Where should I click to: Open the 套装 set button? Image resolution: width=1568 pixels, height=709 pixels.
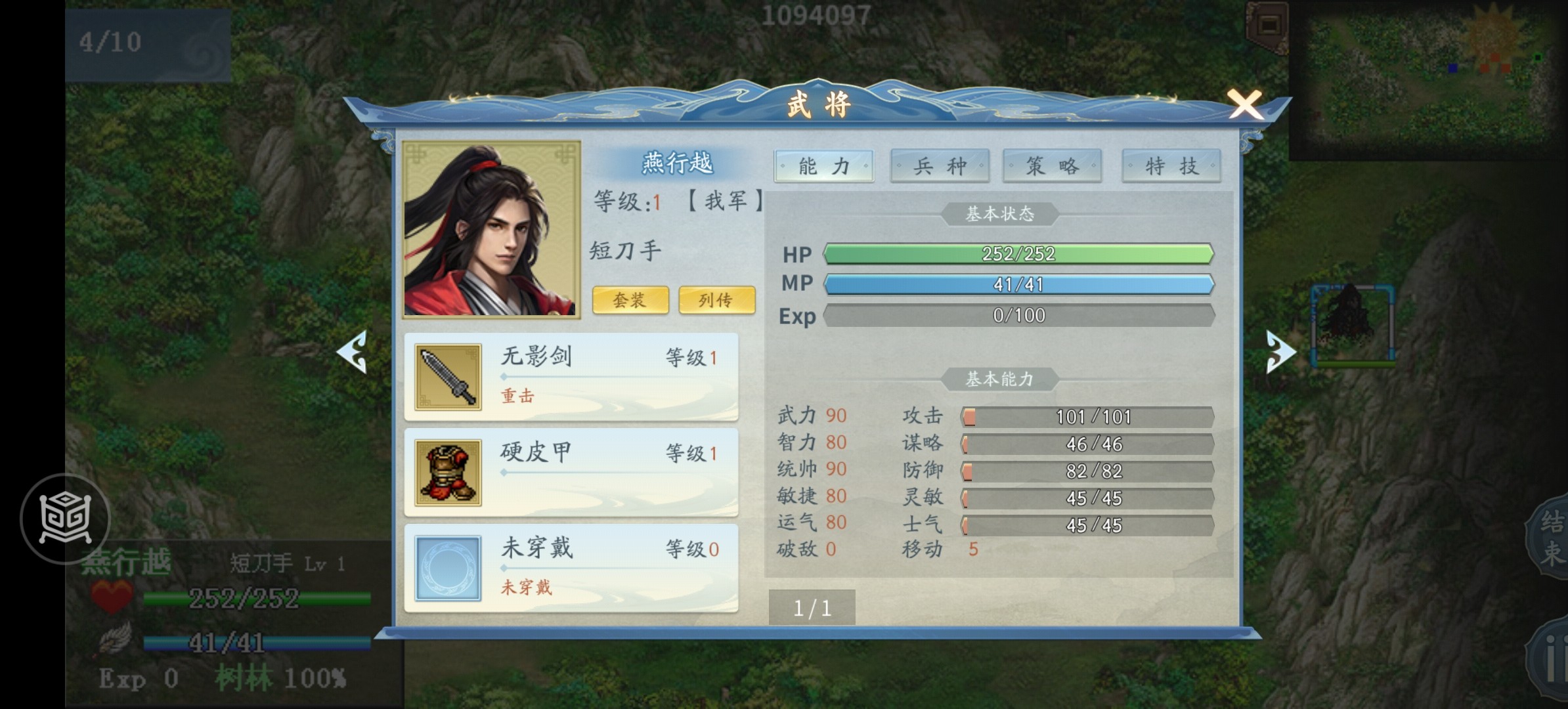coord(630,301)
